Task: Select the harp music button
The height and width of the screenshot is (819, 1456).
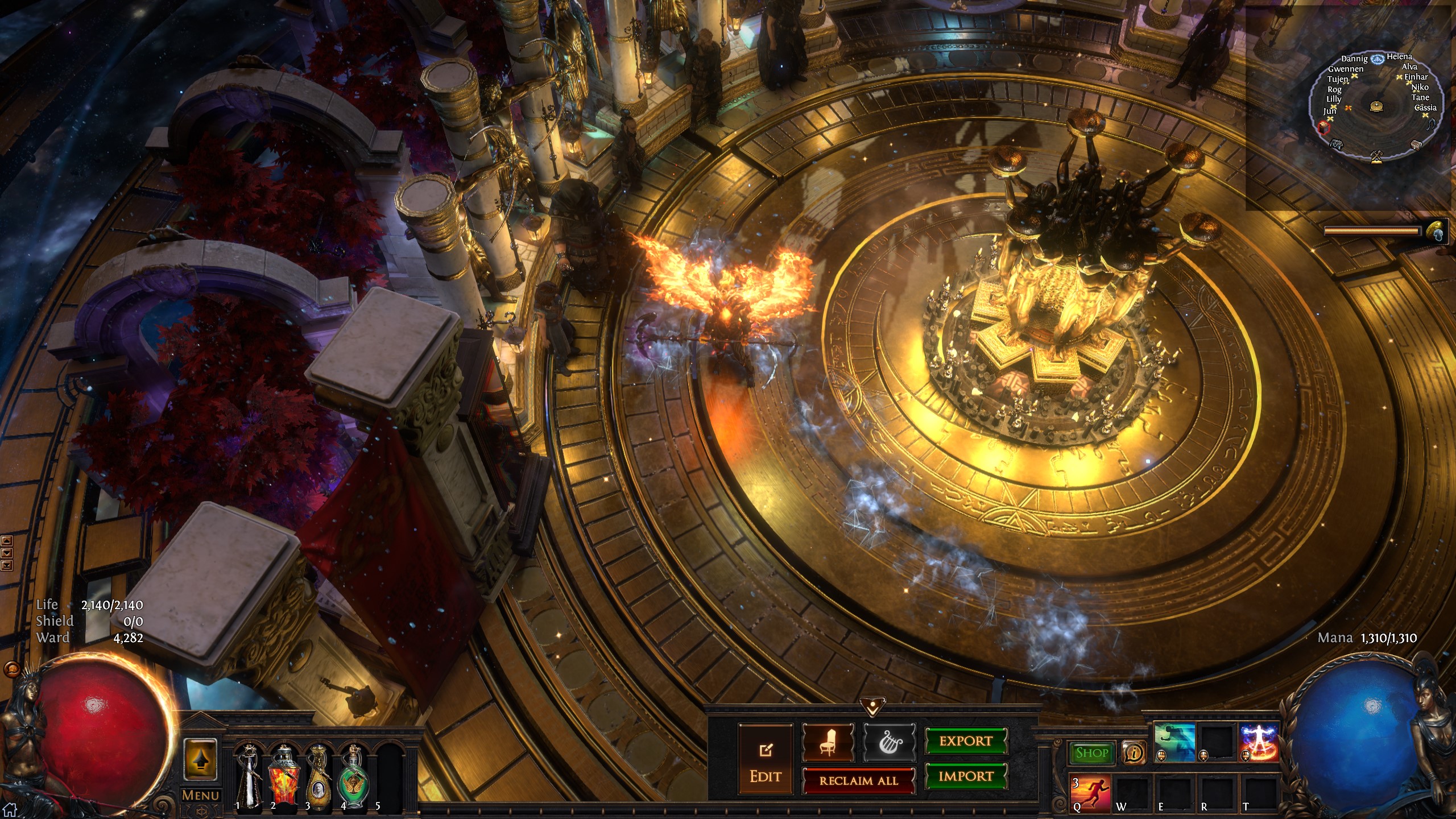Action: [x=890, y=742]
